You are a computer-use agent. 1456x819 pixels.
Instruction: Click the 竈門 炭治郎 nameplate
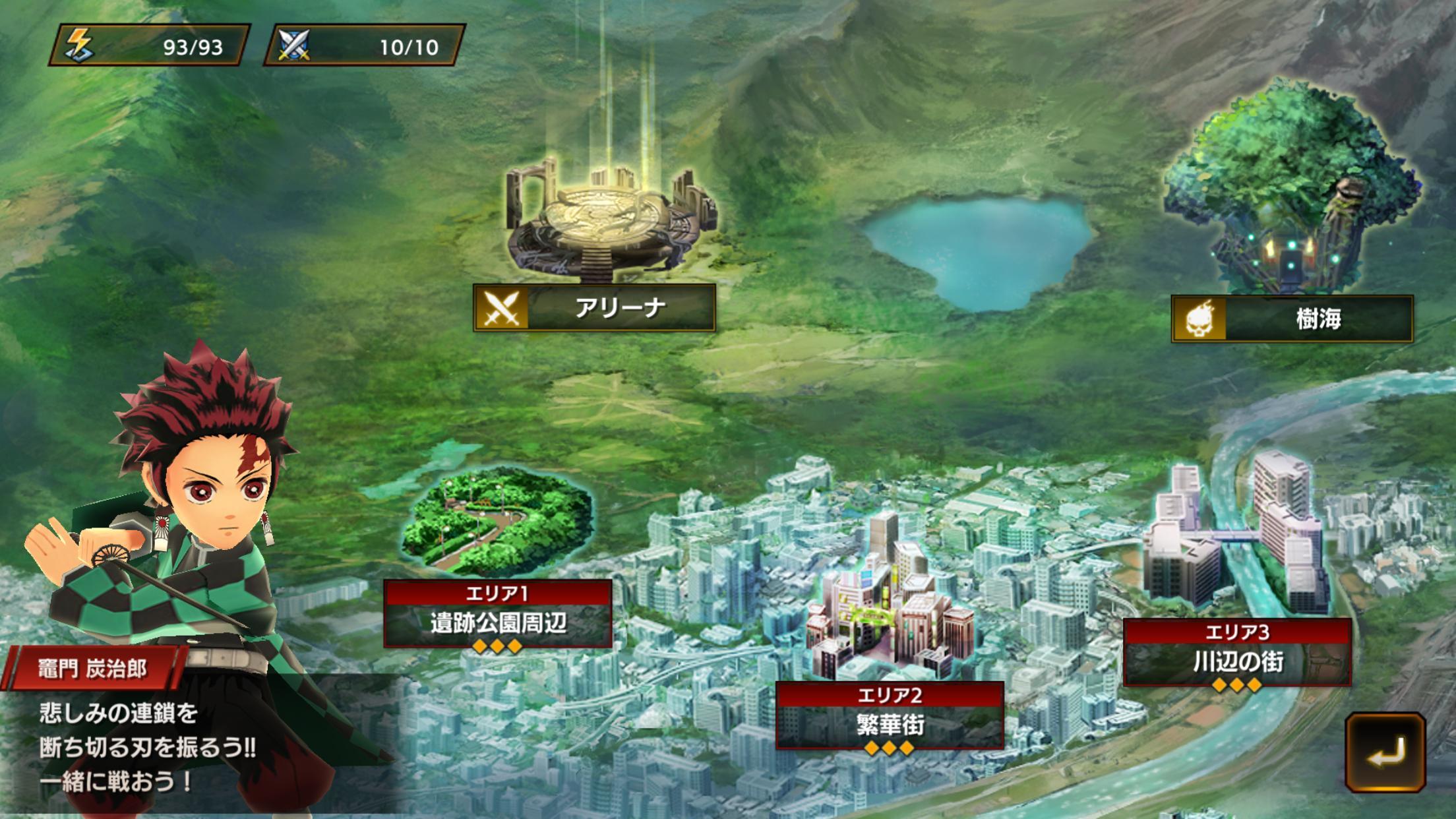coord(92,667)
